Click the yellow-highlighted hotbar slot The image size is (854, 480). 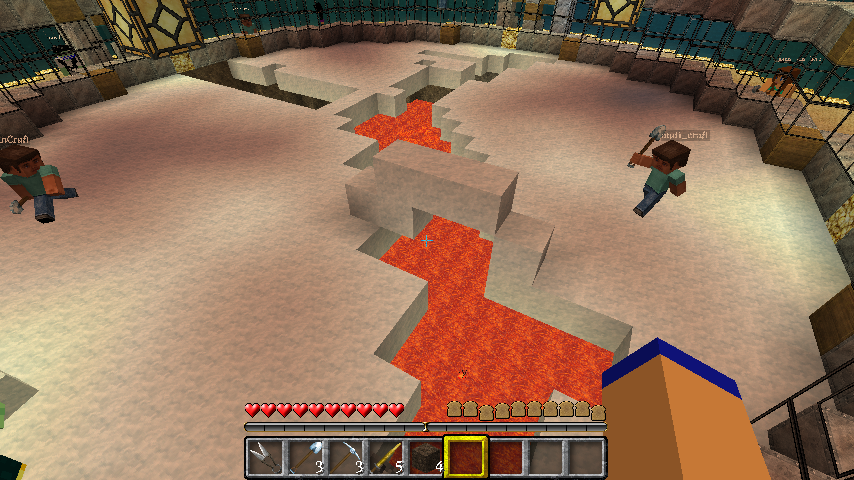pyautogui.click(x=465, y=457)
